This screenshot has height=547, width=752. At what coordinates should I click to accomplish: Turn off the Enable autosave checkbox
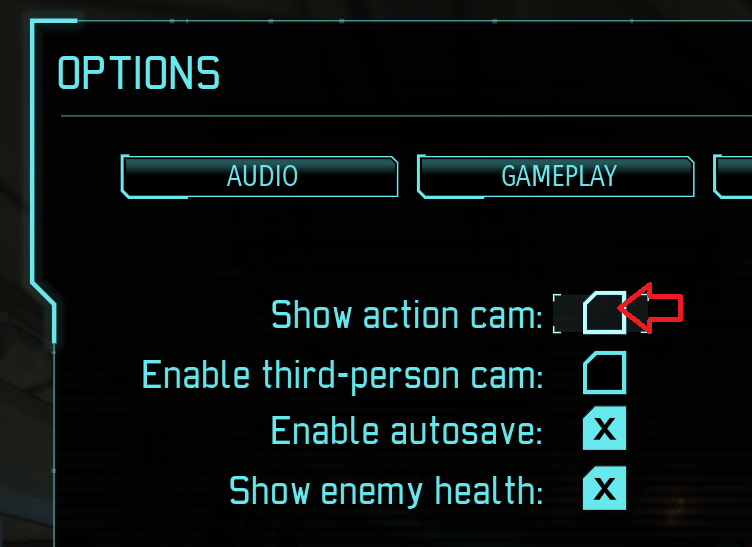(604, 431)
